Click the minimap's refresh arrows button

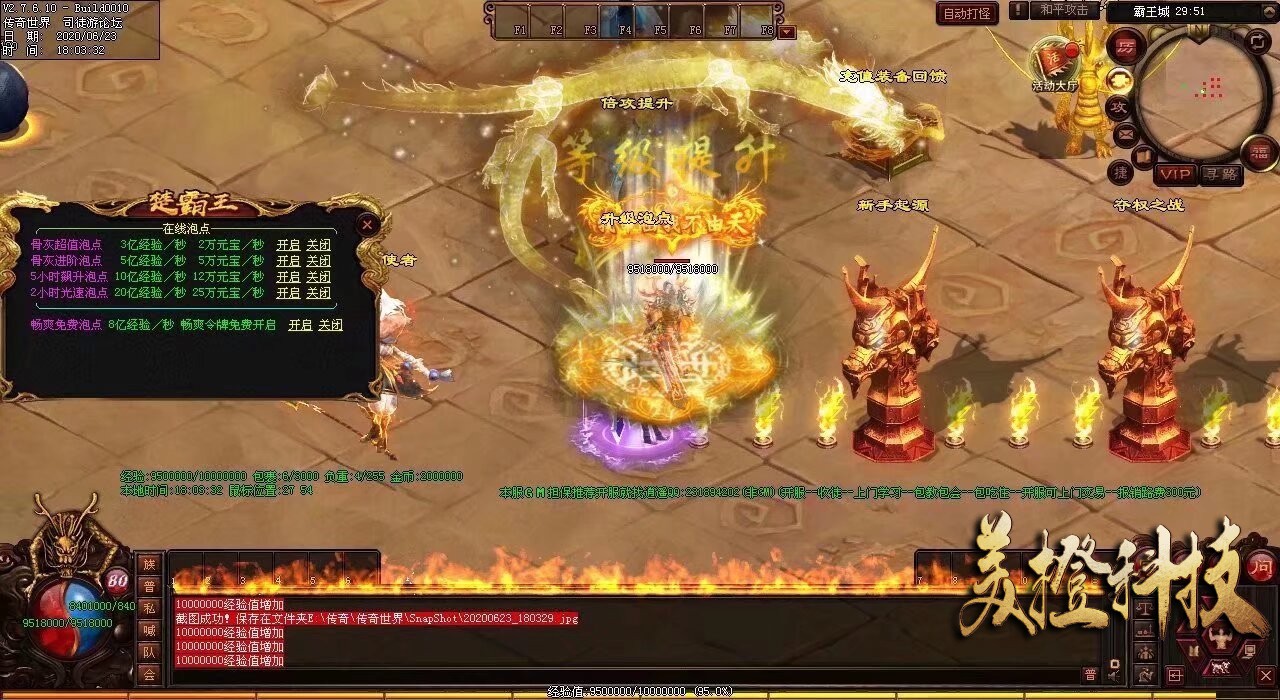(x=1258, y=41)
